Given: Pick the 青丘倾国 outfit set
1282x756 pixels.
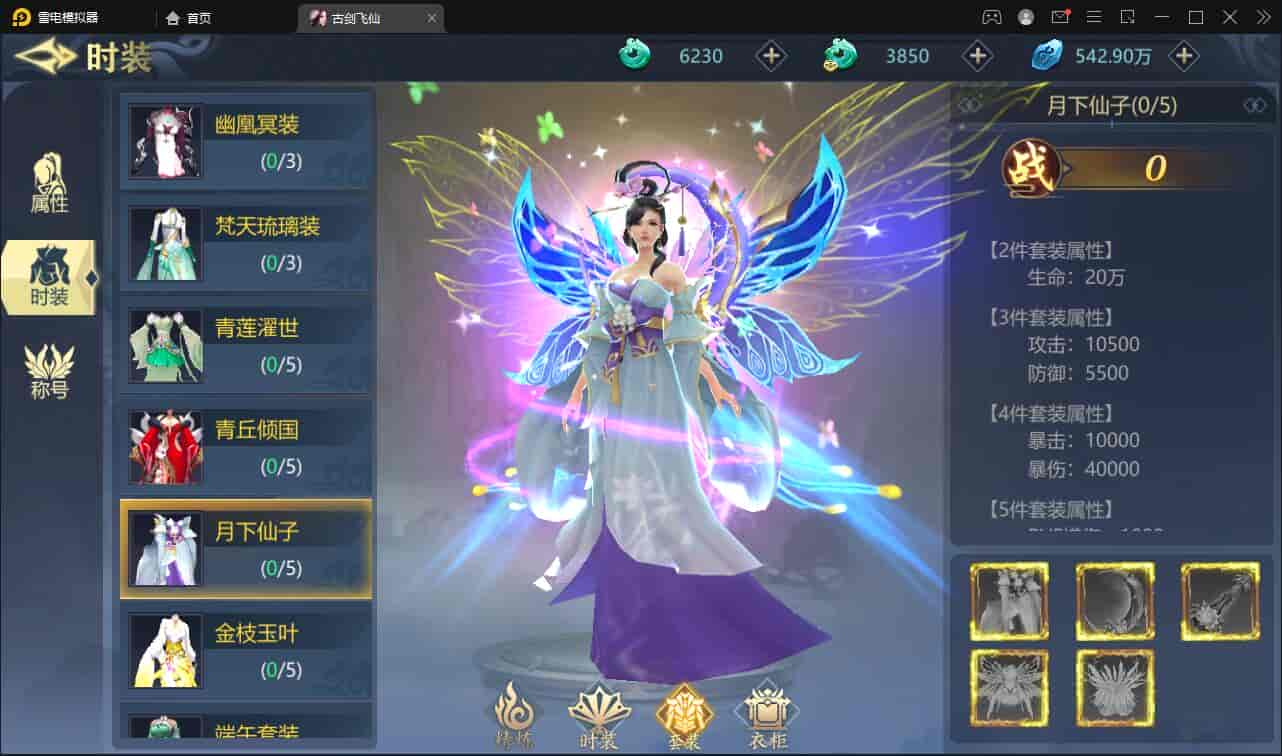Looking at the screenshot, I should point(246,448).
